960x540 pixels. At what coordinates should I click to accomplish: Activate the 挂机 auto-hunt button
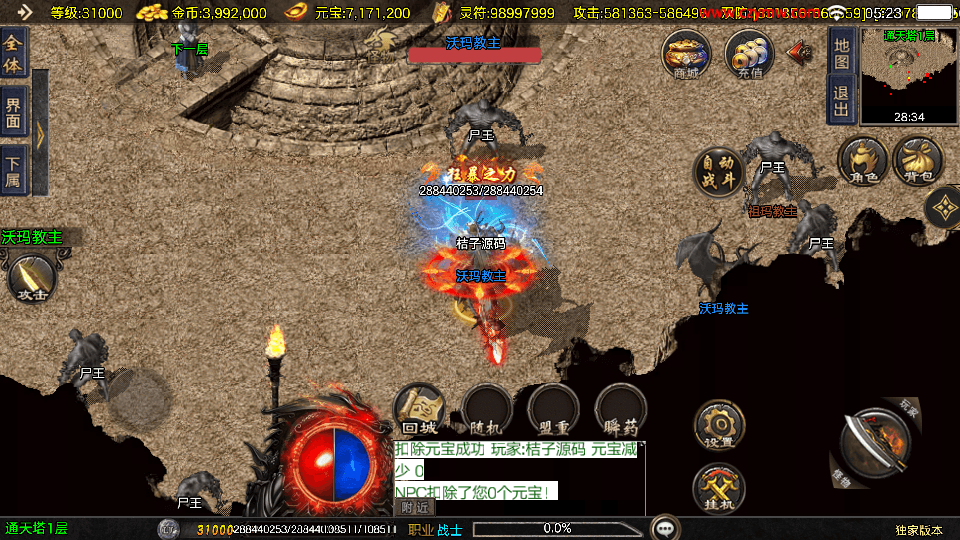(719, 489)
